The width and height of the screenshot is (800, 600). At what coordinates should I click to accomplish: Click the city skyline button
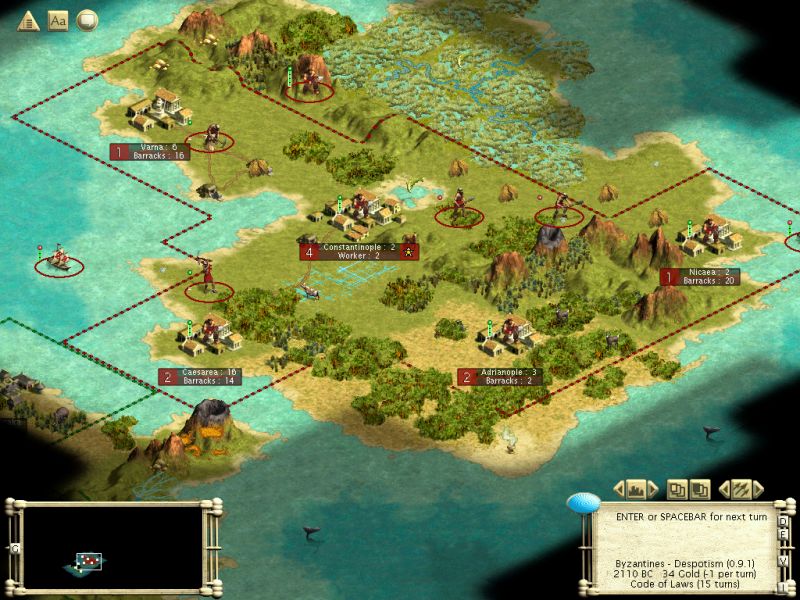point(636,489)
